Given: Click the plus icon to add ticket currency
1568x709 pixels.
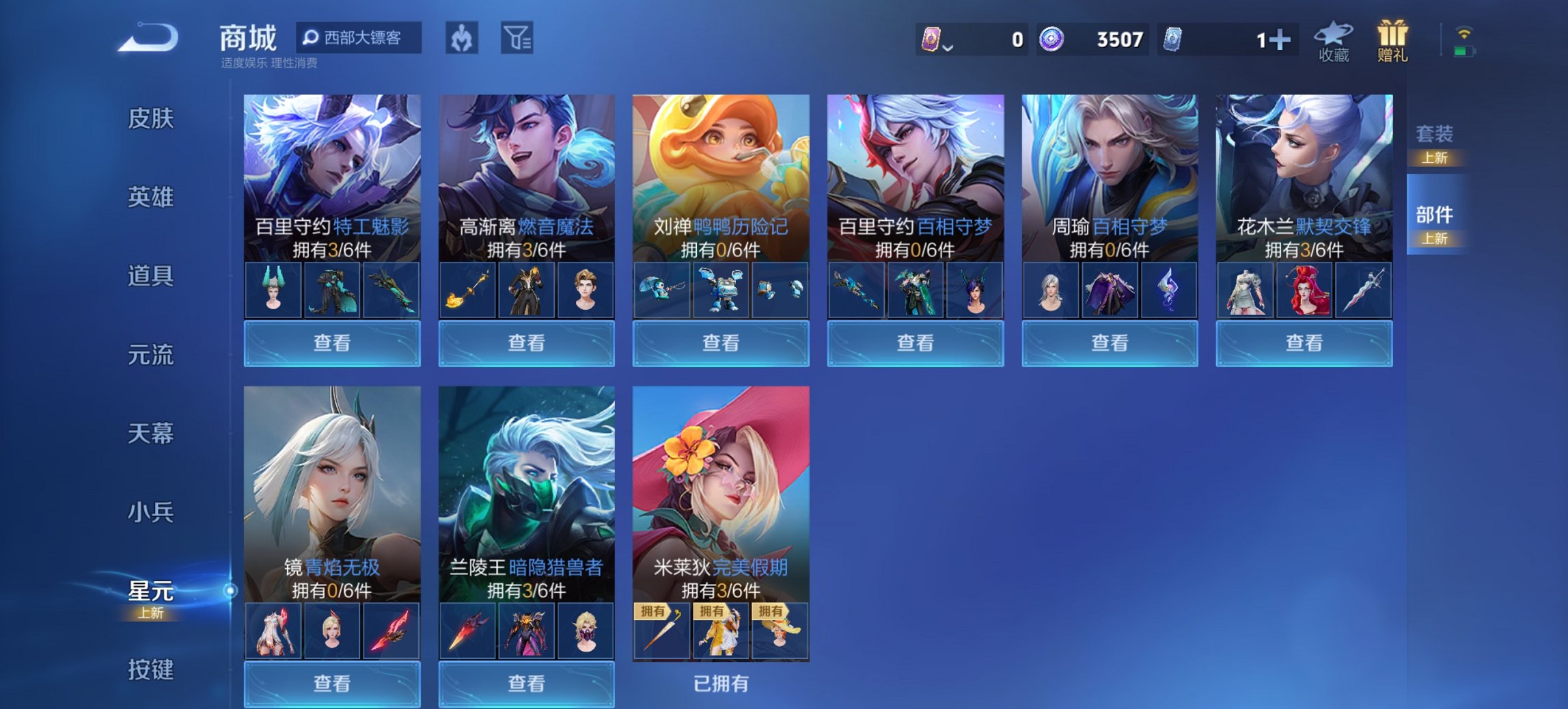Looking at the screenshot, I should [x=1281, y=41].
